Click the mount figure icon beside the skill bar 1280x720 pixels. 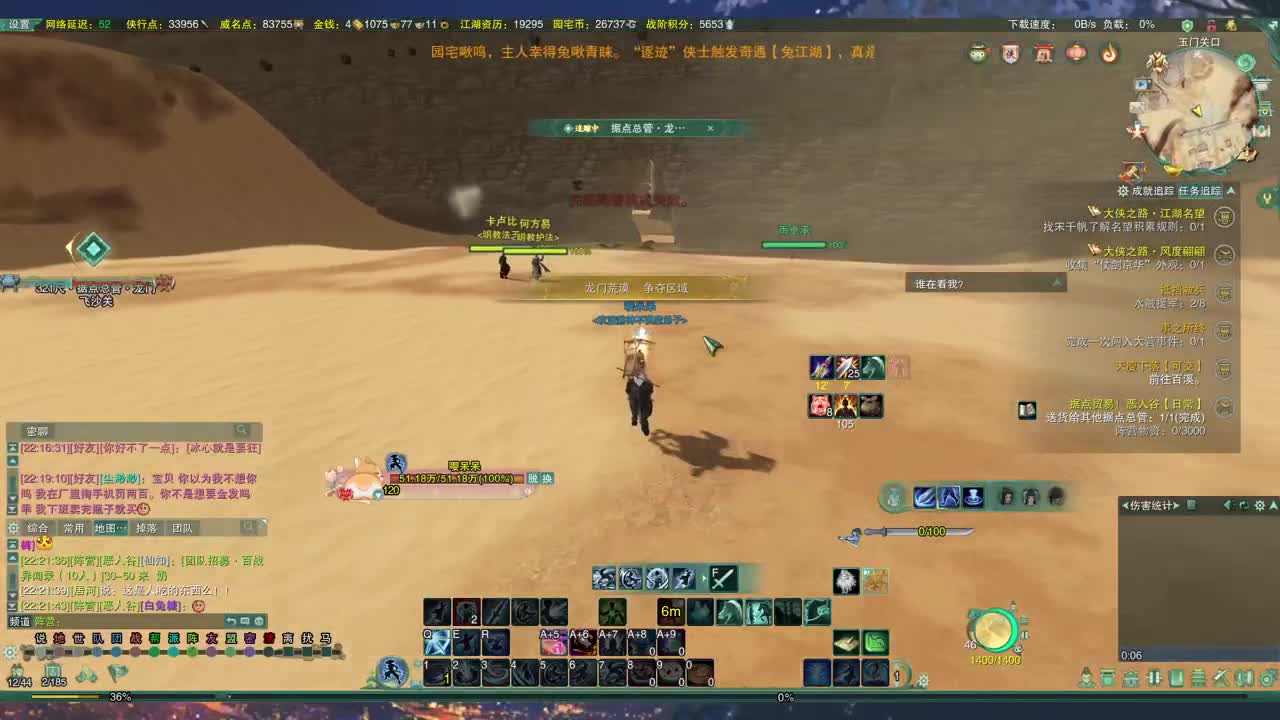click(394, 670)
